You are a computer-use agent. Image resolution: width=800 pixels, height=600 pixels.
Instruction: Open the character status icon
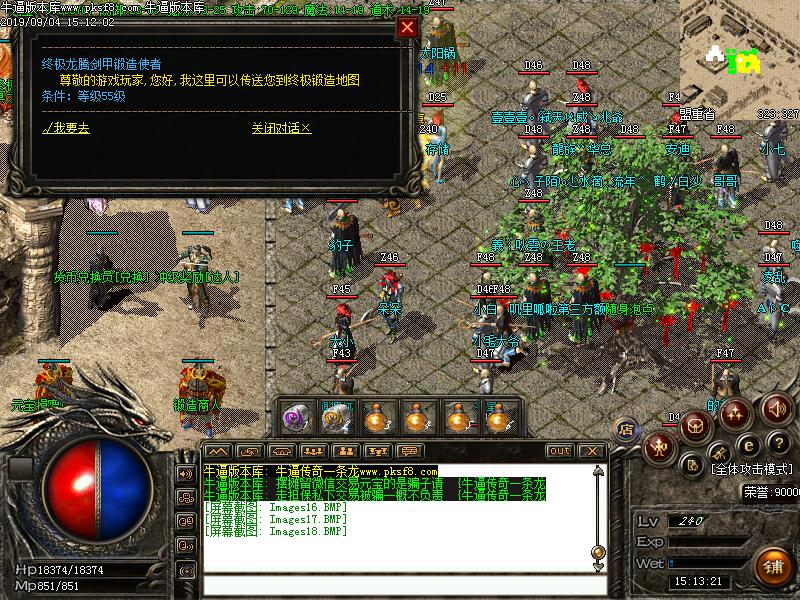[659, 446]
